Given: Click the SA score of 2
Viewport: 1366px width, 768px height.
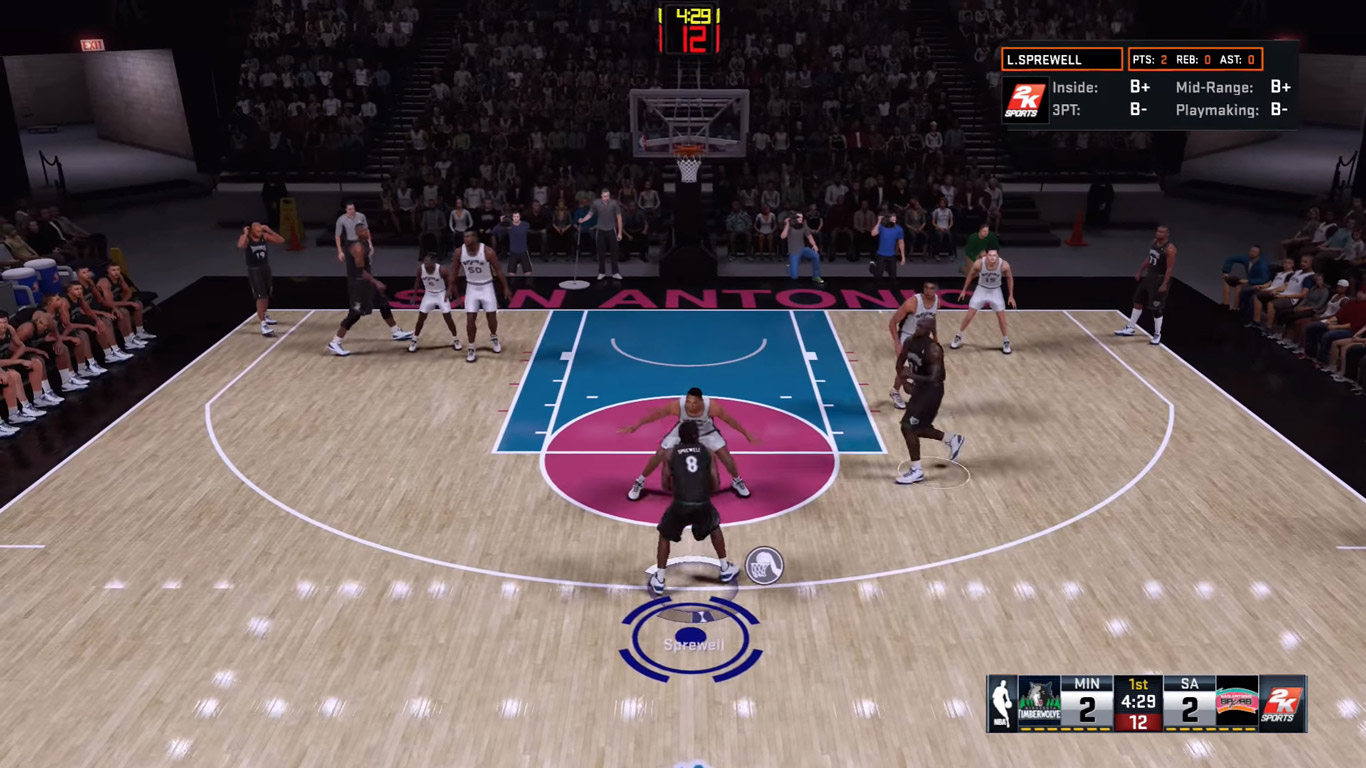Looking at the screenshot, I should (1190, 707).
